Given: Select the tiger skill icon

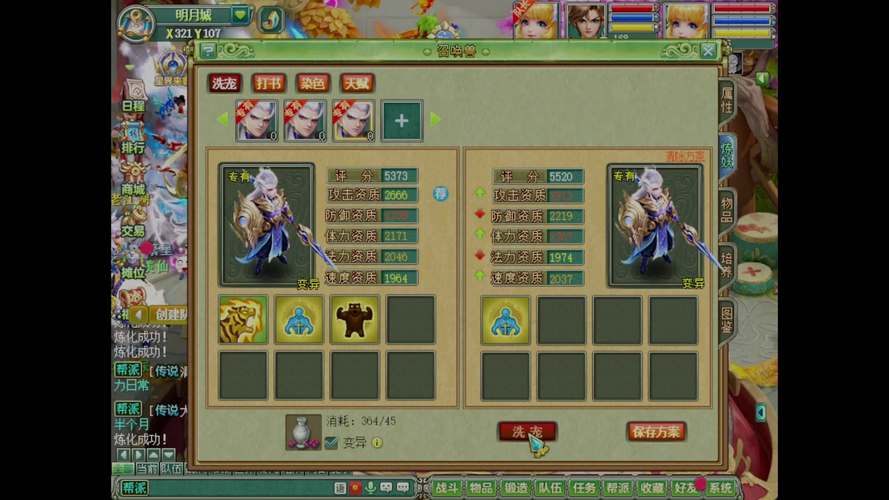Looking at the screenshot, I should [x=243, y=320].
